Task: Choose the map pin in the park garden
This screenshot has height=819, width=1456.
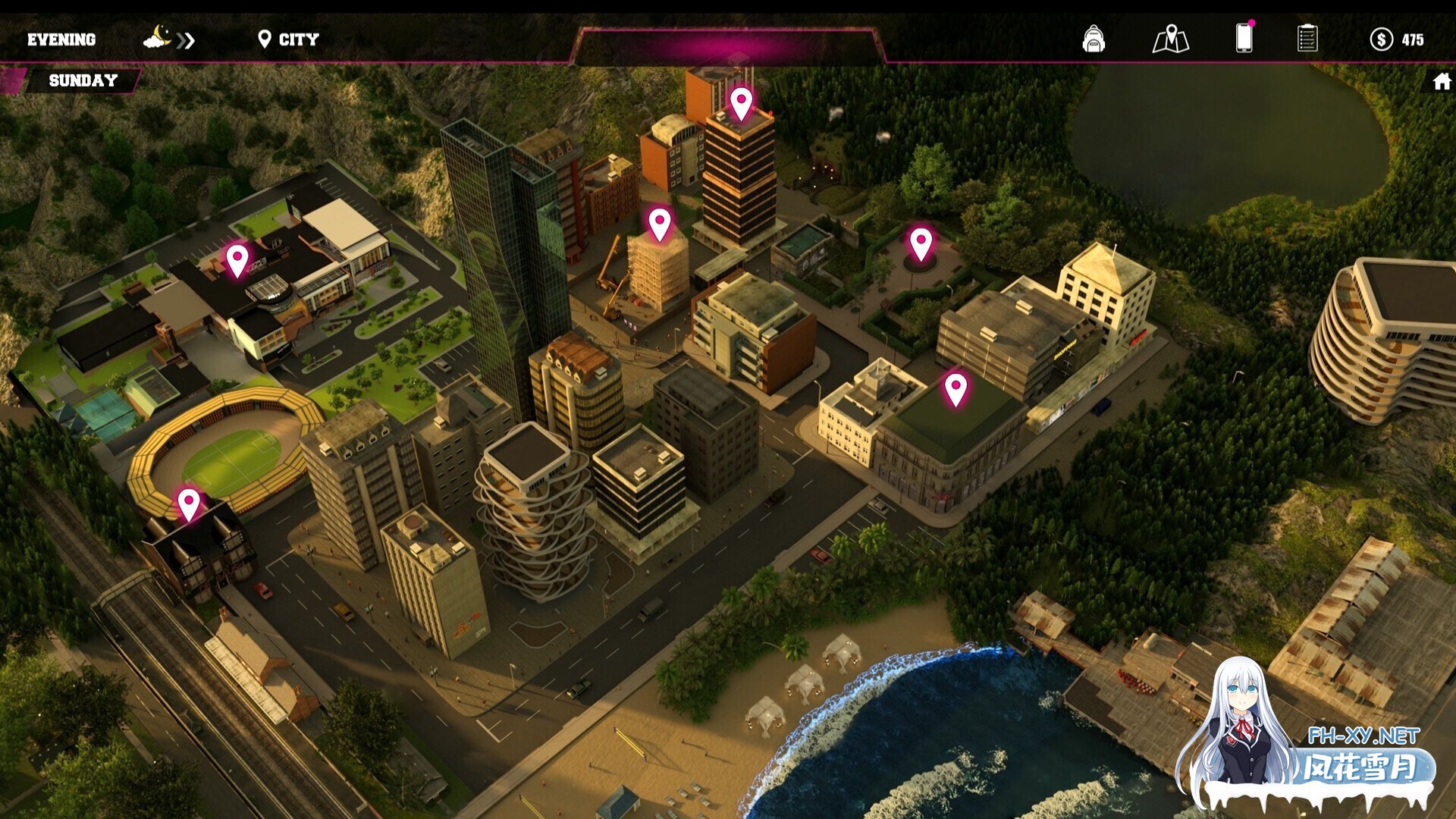Action: click(921, 243)
